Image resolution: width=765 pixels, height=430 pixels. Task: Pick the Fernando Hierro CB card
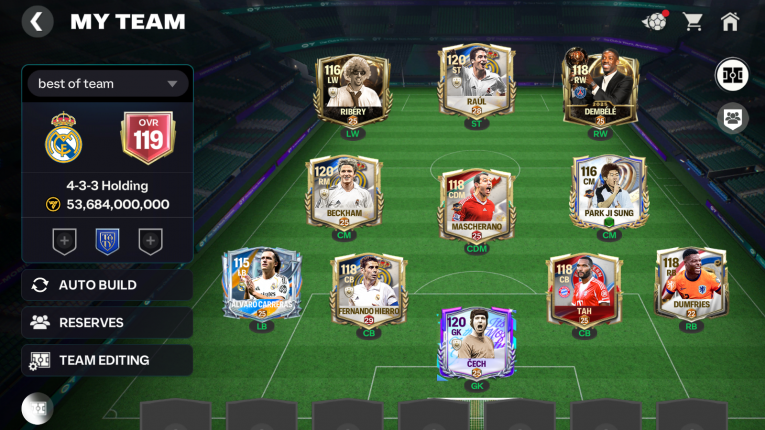[368, 289]
